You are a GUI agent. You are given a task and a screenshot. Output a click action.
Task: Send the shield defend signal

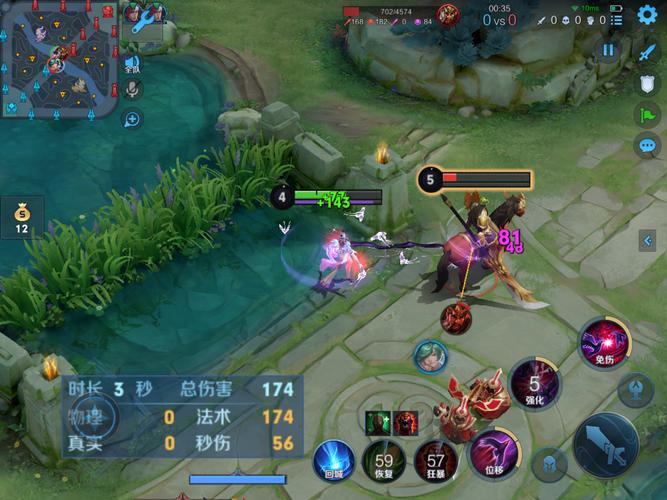[646, 84]
